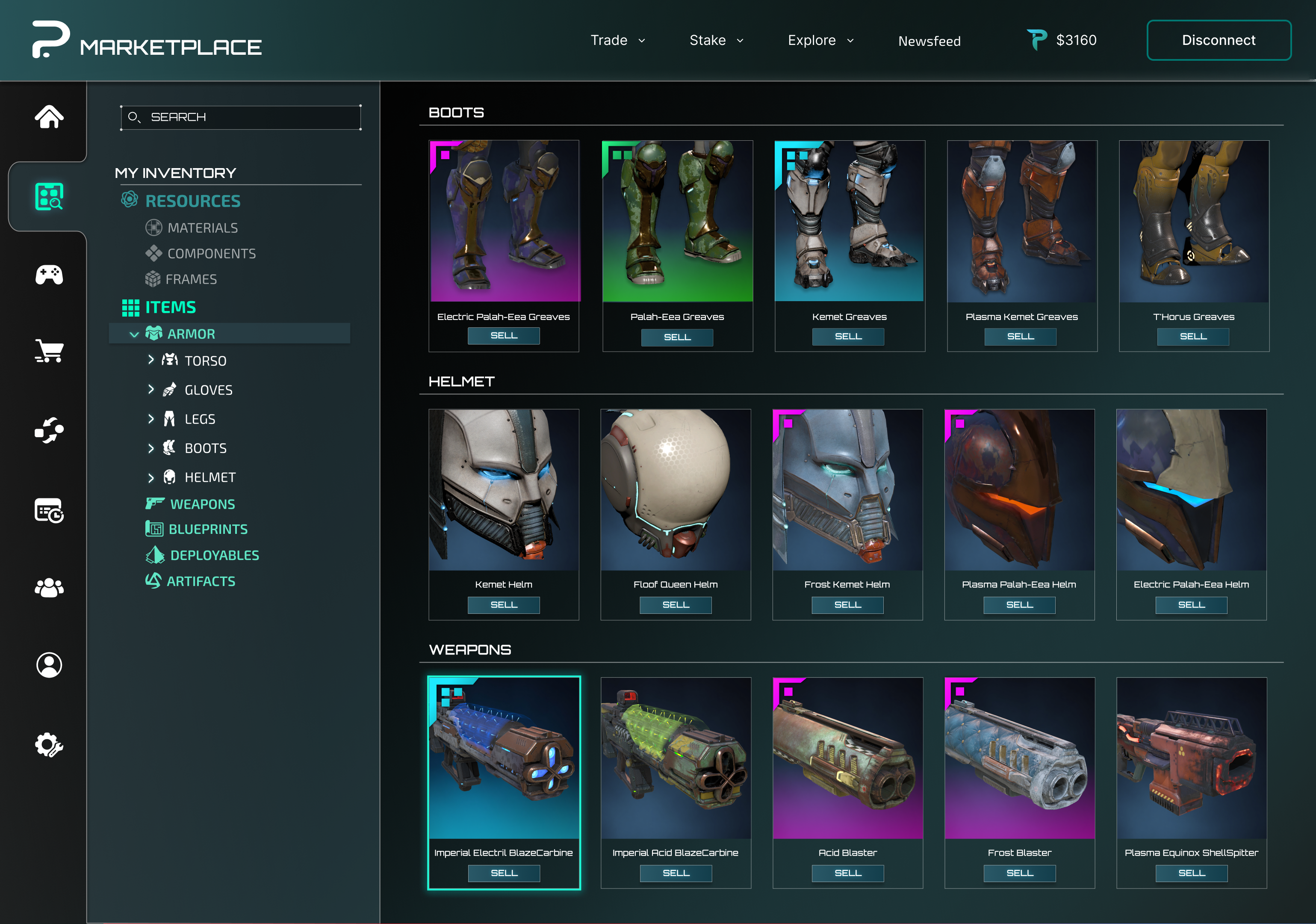Collapse the Armor category
Screen dimensions: 1316x924
click(134, 335)
